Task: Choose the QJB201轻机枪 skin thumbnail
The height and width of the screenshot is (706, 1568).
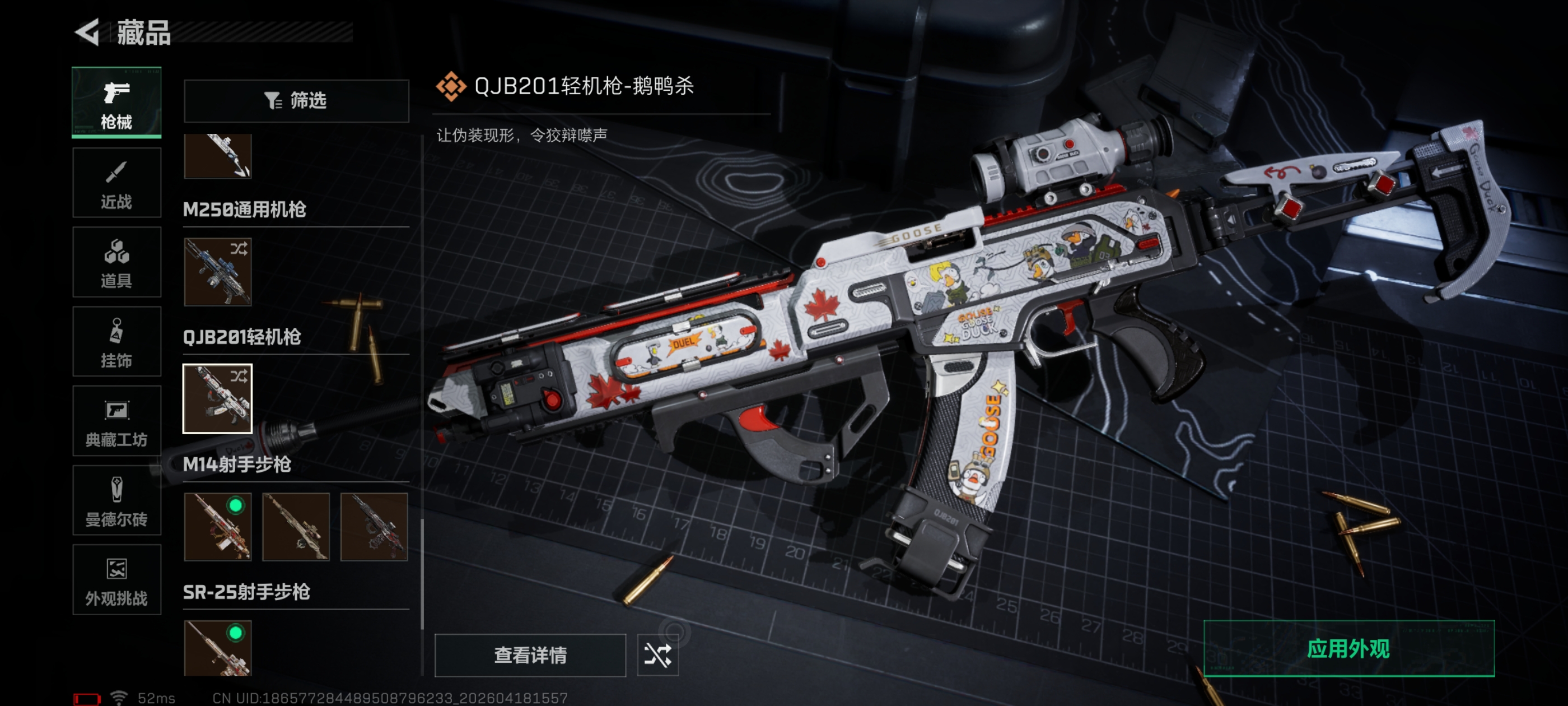Action: pyautogui.click(x=217, y=399)
